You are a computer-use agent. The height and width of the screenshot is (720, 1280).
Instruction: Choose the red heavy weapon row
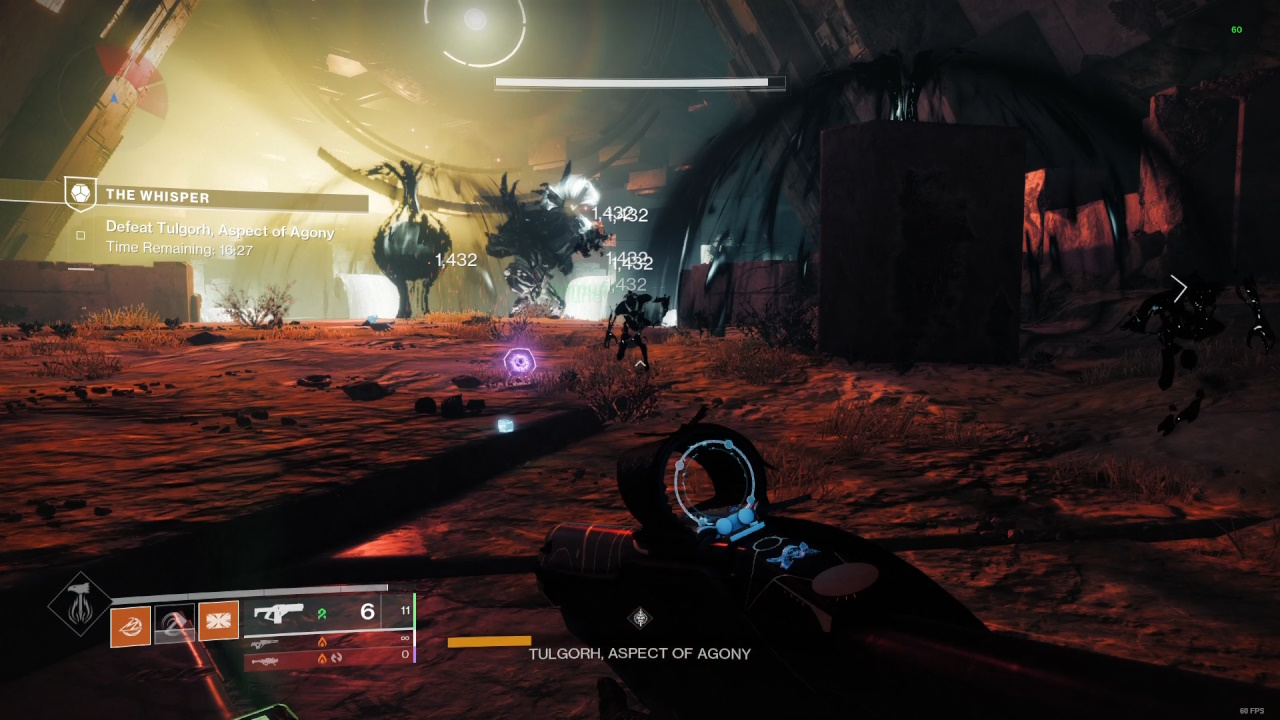click(328, 658)
